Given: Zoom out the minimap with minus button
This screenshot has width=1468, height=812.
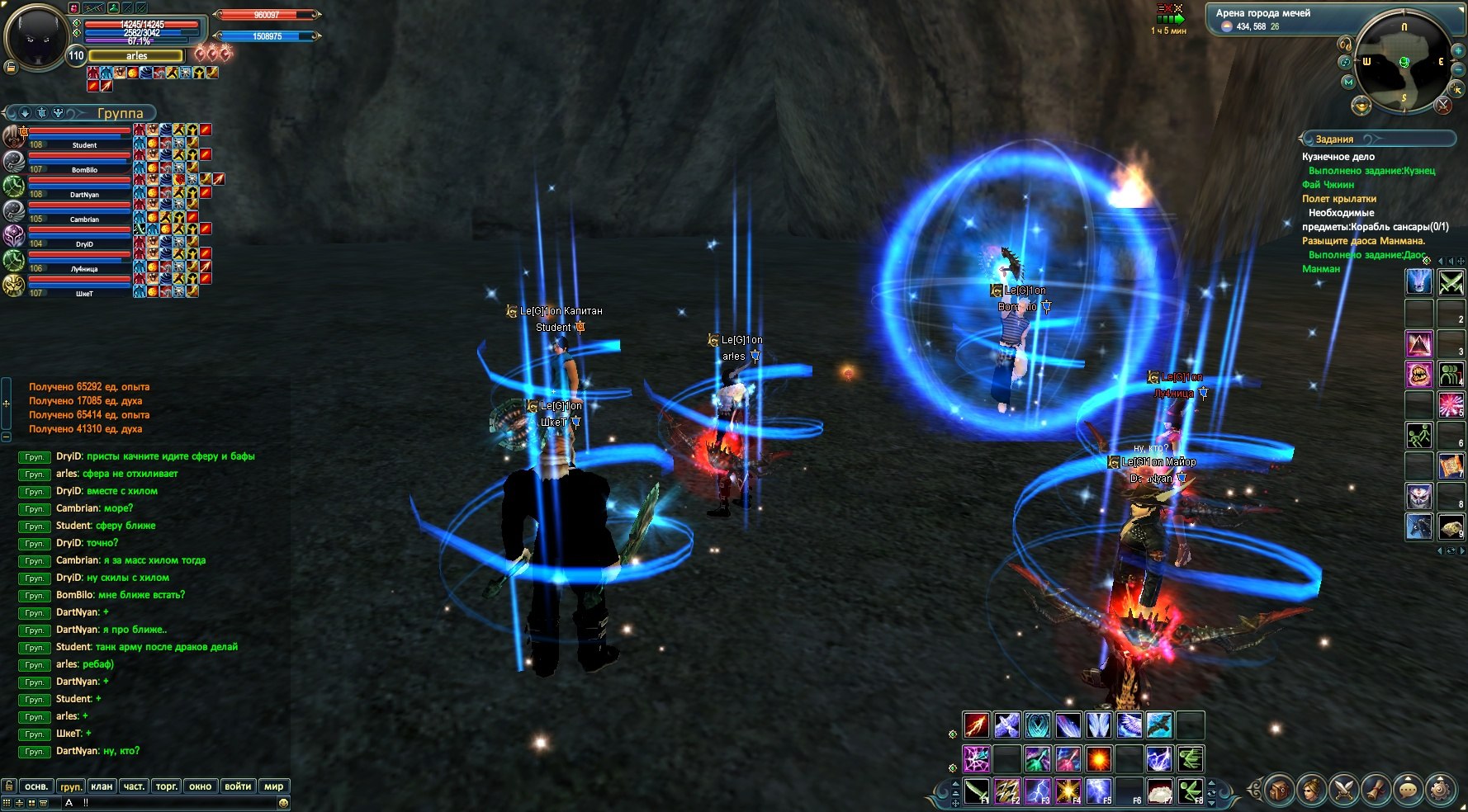Looking at the screenshot, I should 1458,69.
